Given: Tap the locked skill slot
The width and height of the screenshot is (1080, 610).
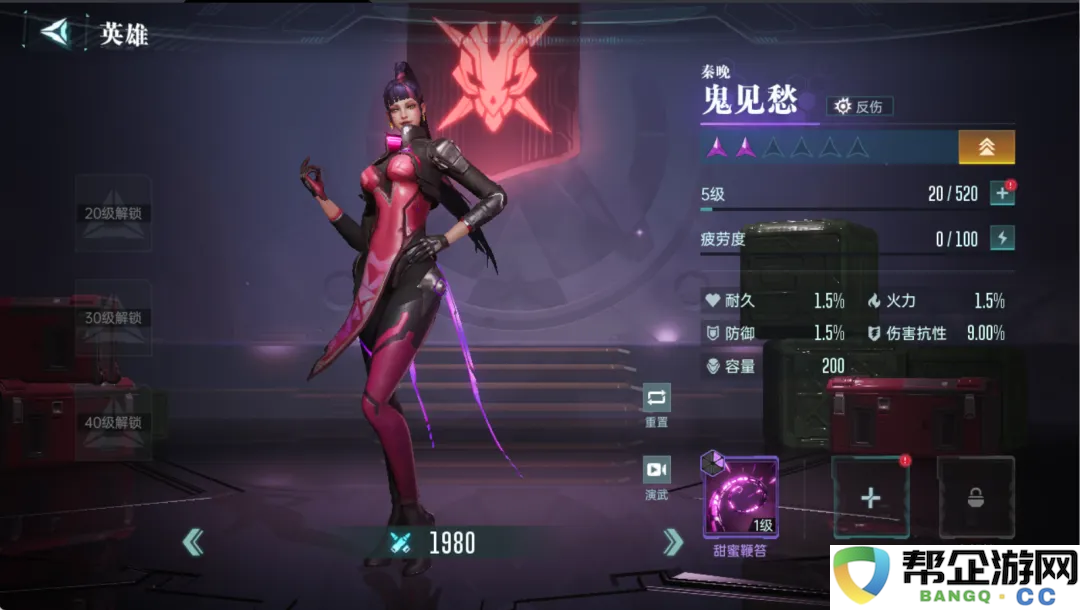Looking at the screenshot, I should point(975,497).
